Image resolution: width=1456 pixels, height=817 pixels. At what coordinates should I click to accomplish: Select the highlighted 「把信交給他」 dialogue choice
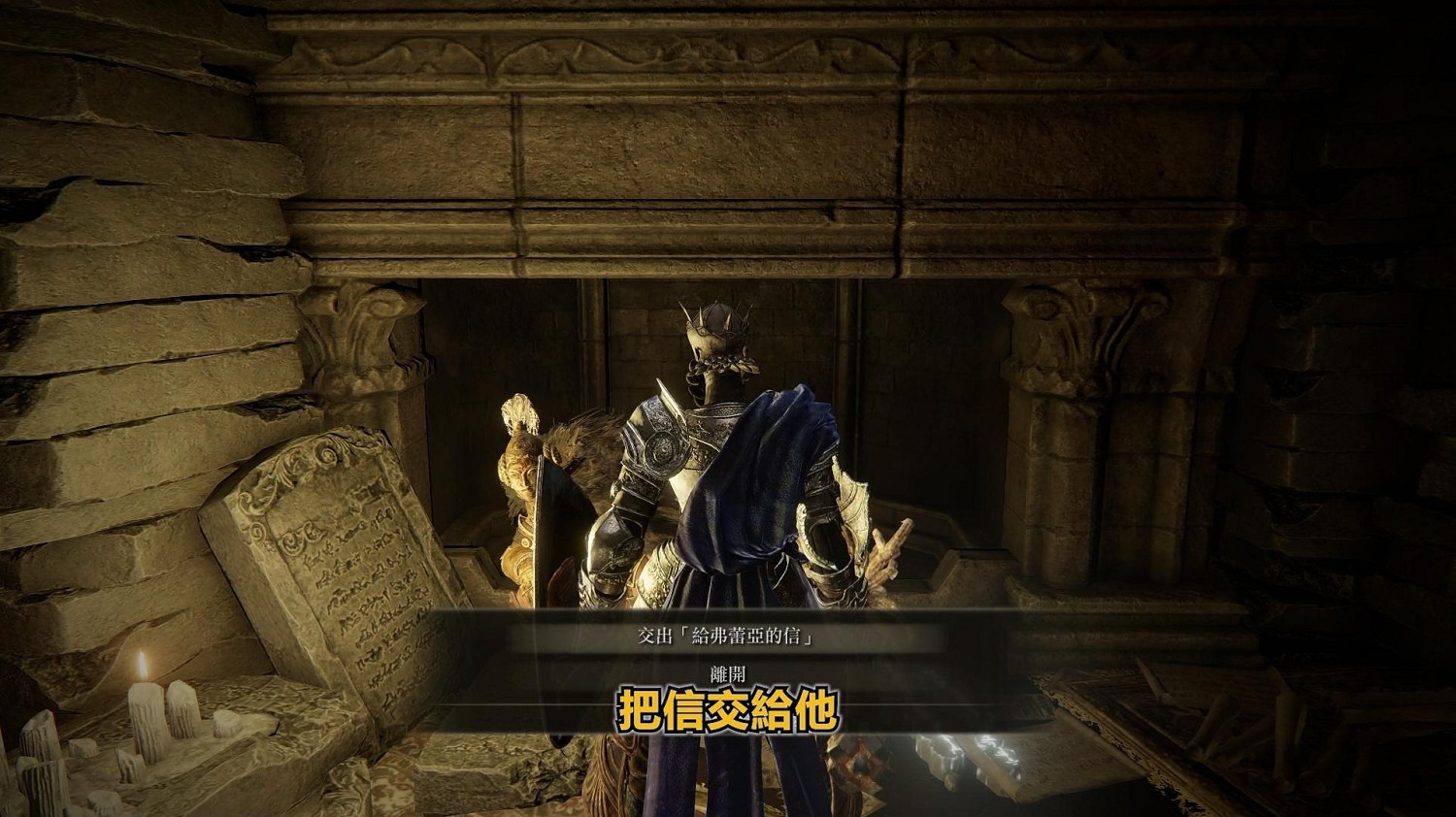(x=728, y=709)
